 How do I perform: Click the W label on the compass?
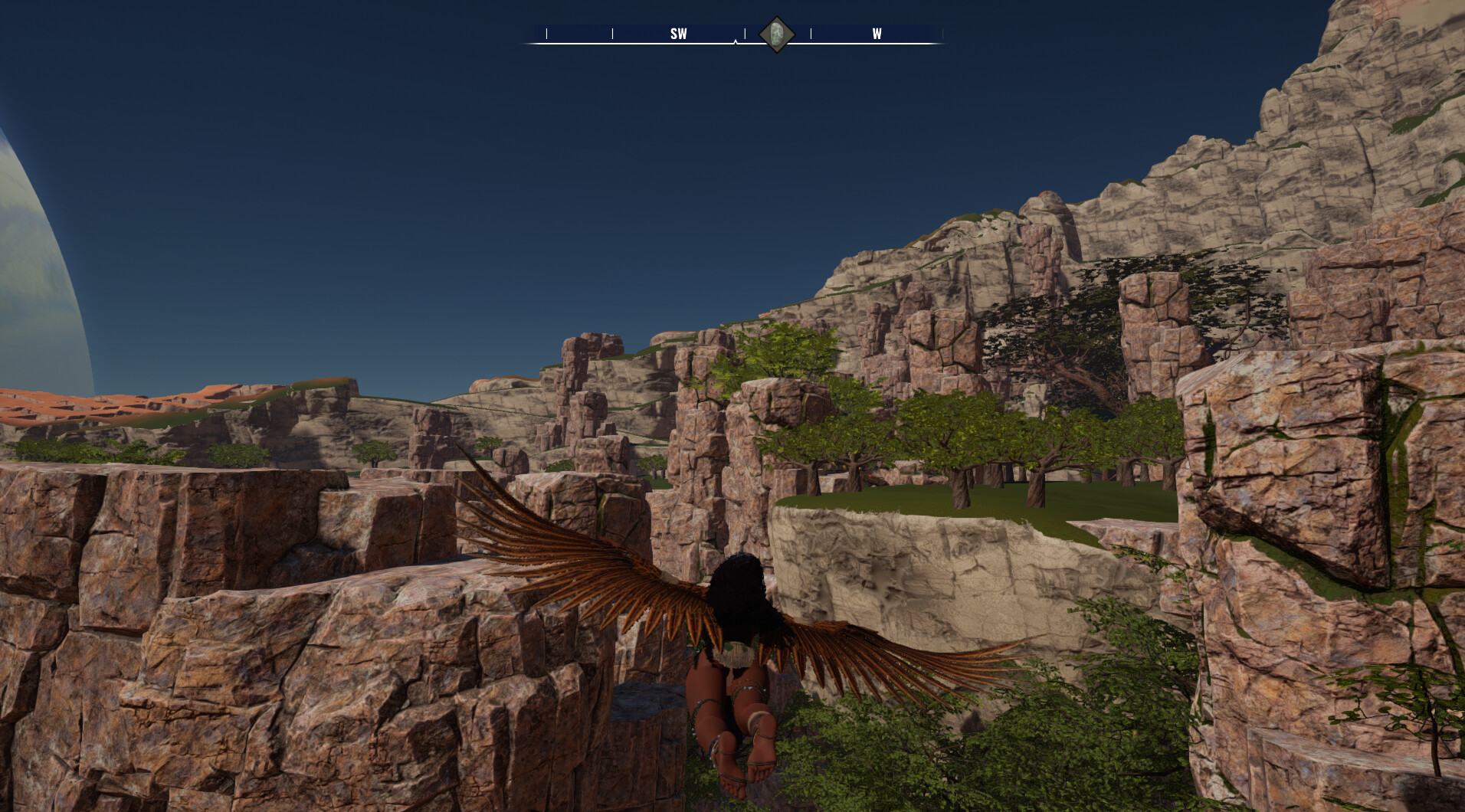[x=876, y=34]
